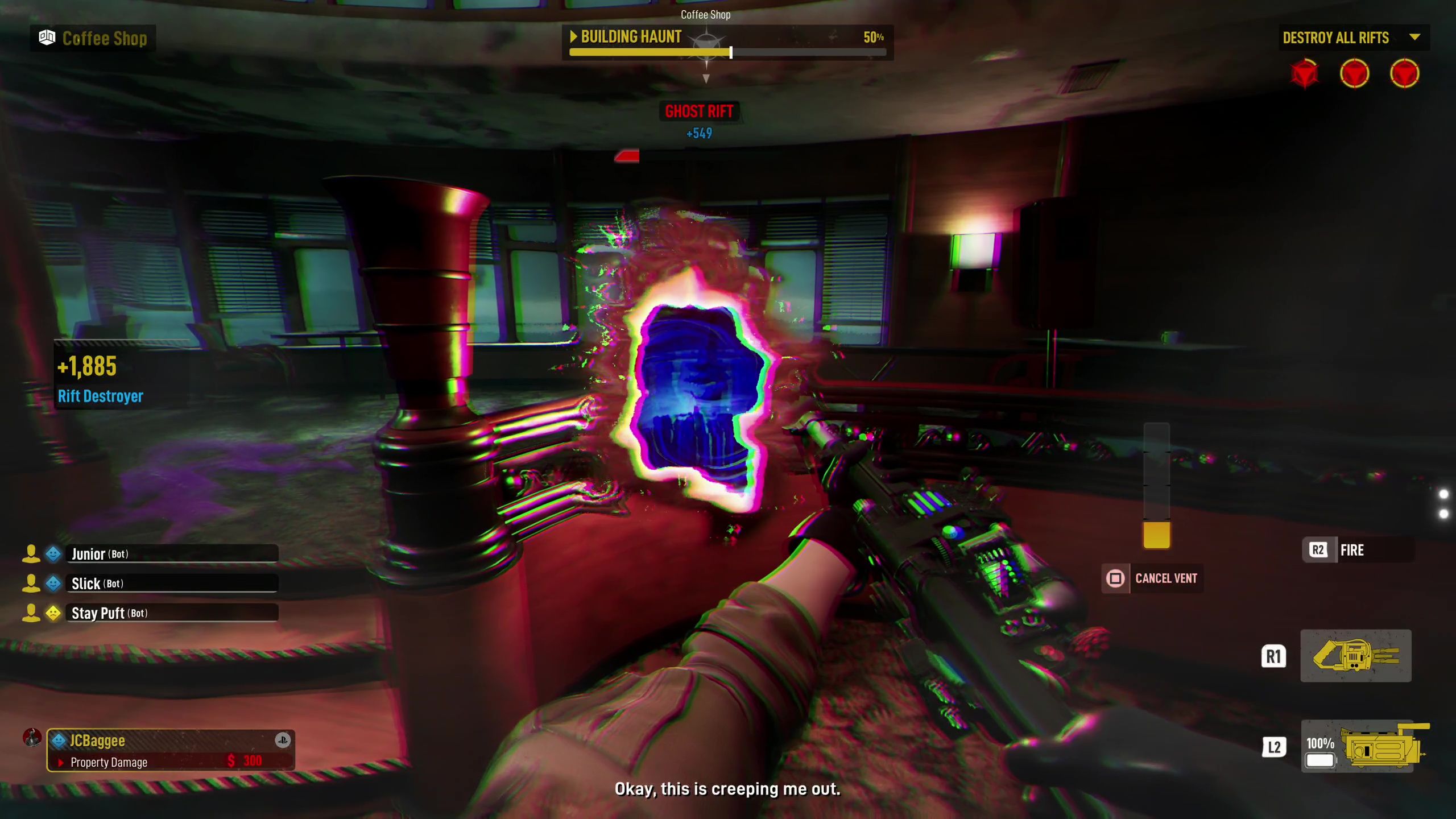
Task: Select the Coffee Shop location label
Action: [705, 15]
